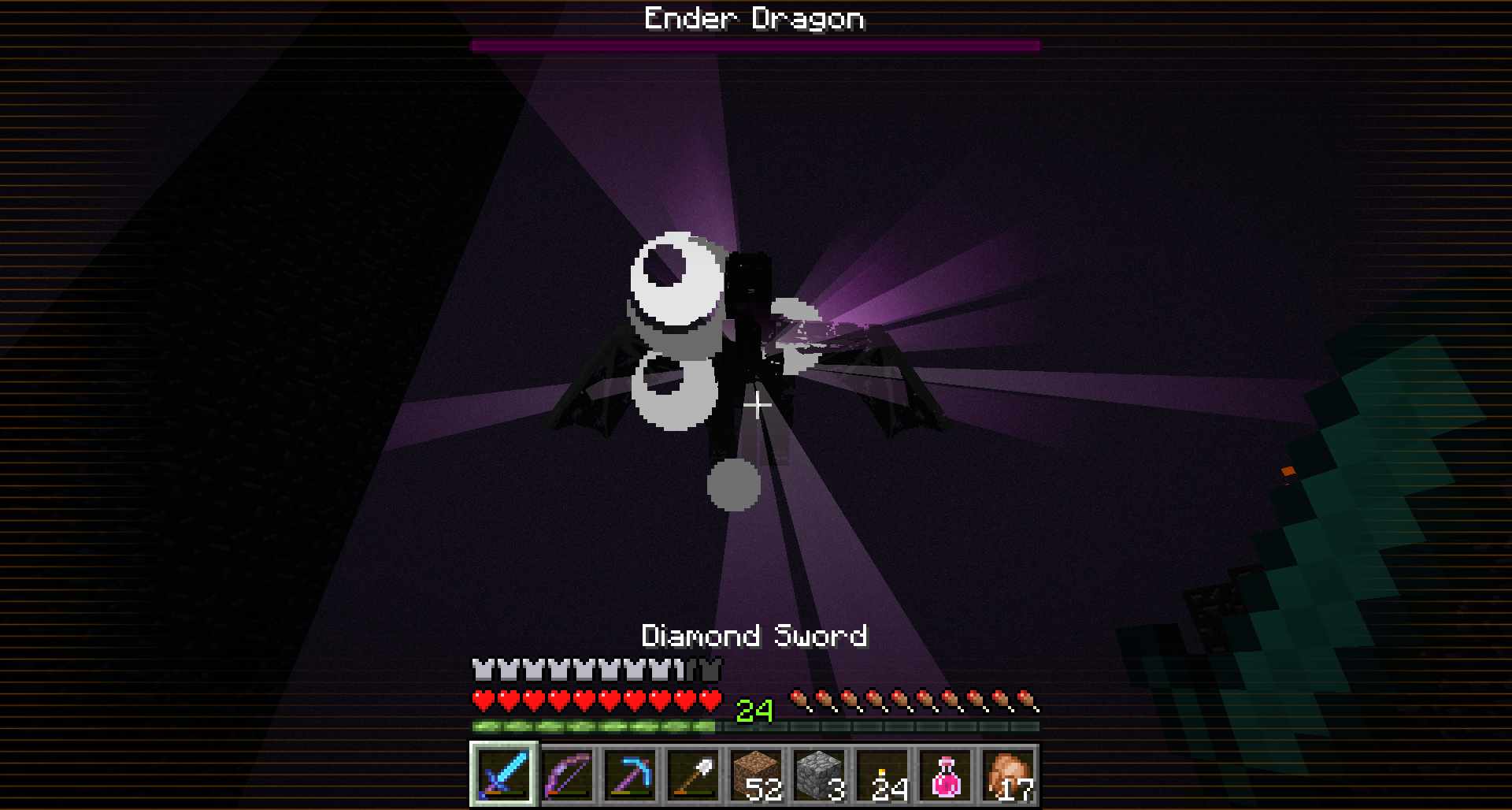Pick the dirt block stack of 52
The image size is (1512, 810).
[756, 775]
